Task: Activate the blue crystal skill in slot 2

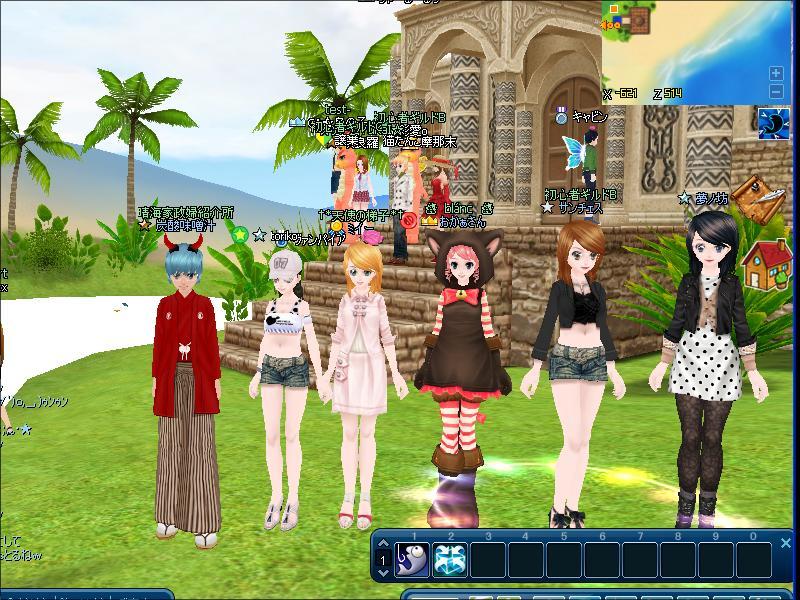Action: 449,560
